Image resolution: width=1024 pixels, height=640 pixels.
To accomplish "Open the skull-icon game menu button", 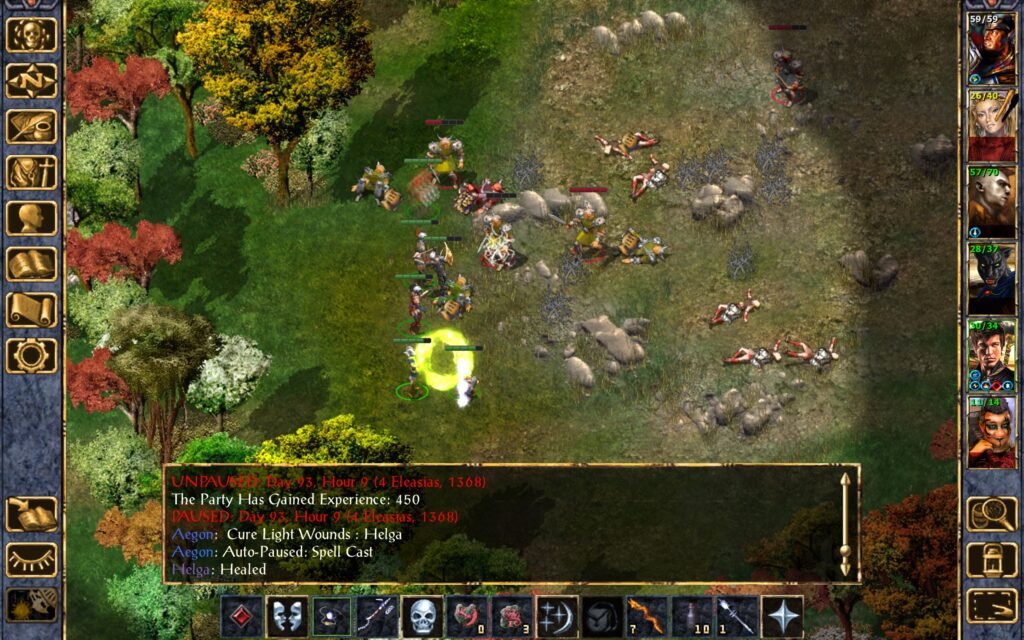I will [x=32, y=35].
